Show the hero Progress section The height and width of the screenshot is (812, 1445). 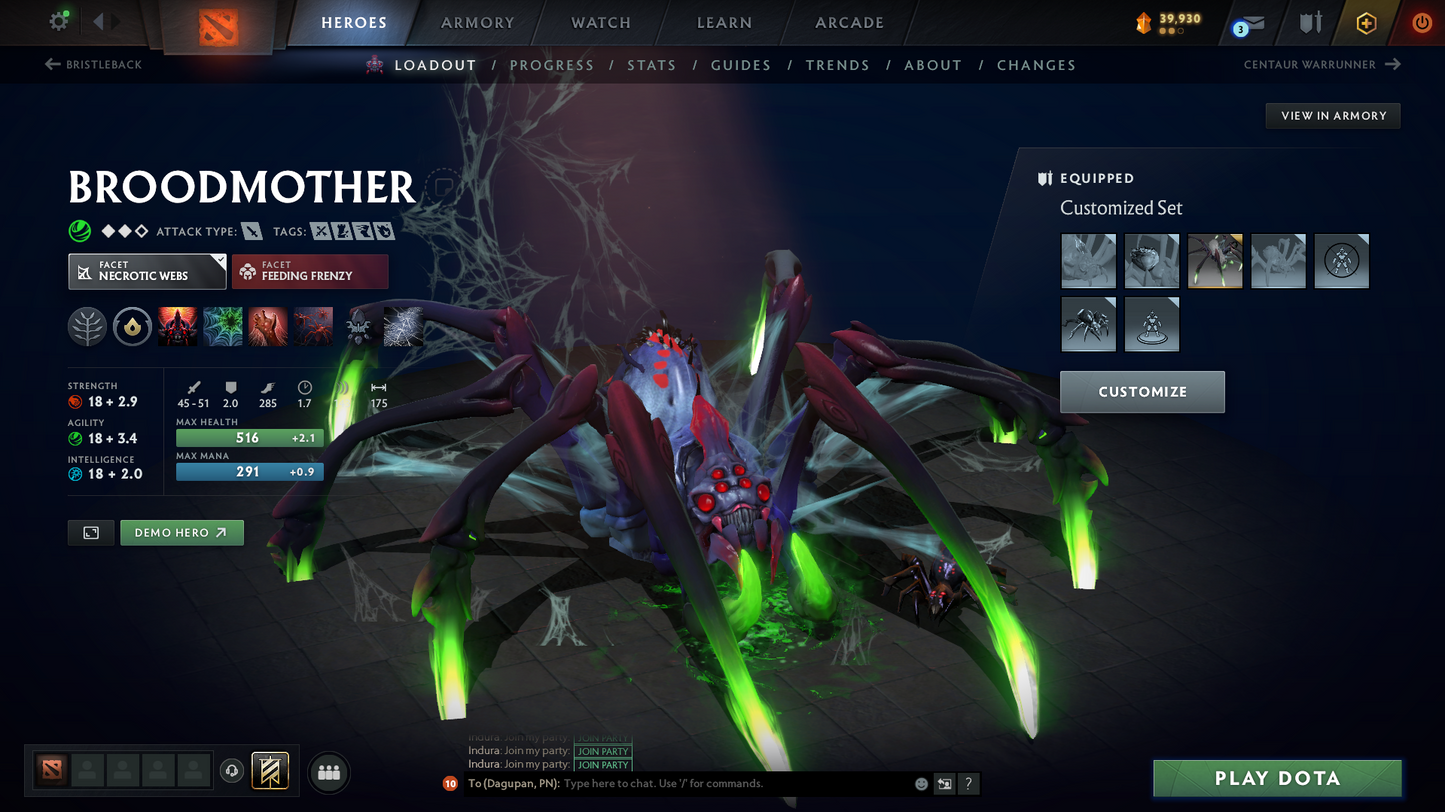click(552, 65)
